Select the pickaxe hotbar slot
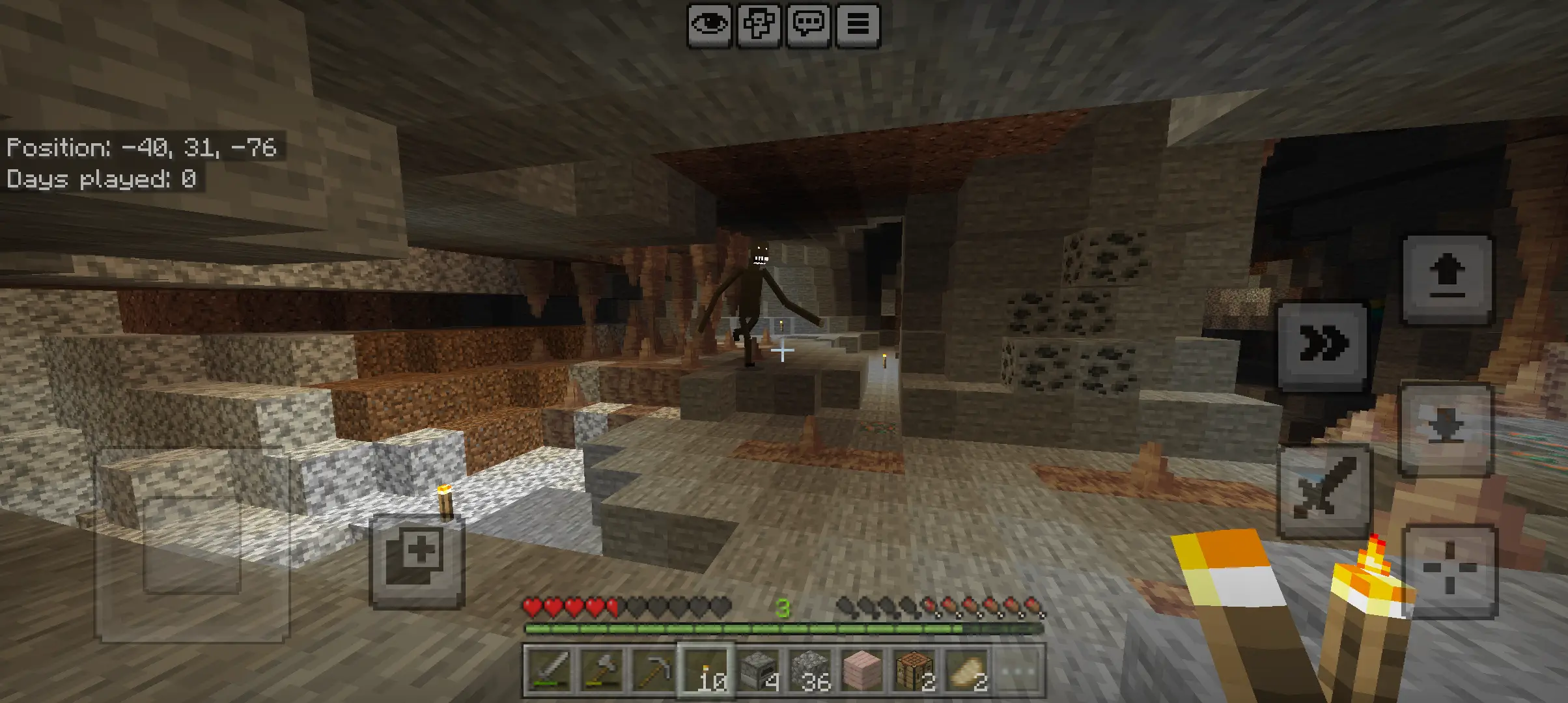The height and width of the screenshot is (703, 1568). pos(654,670)
